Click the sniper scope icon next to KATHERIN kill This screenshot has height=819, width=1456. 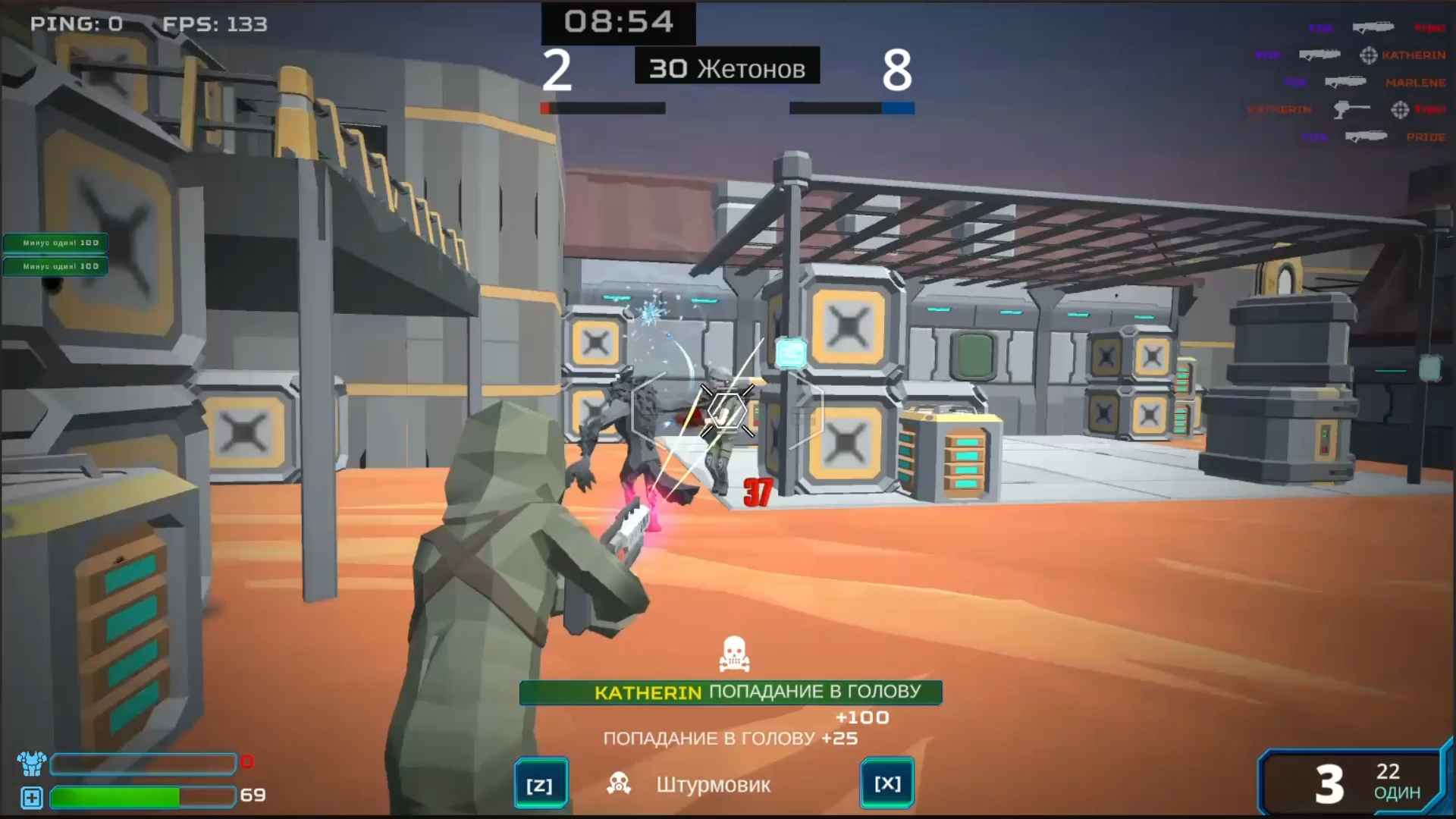coord(1368,56)
